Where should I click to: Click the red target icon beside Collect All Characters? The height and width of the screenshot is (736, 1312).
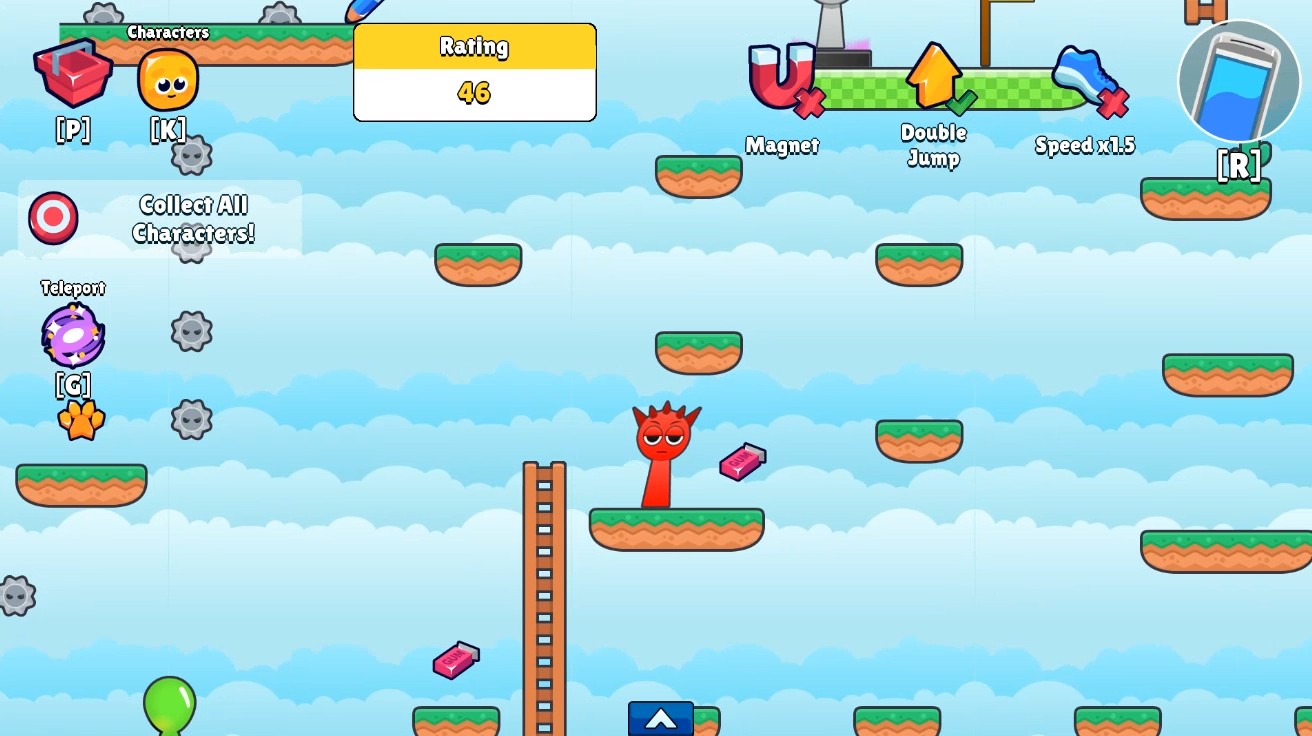tap(52, 218)
